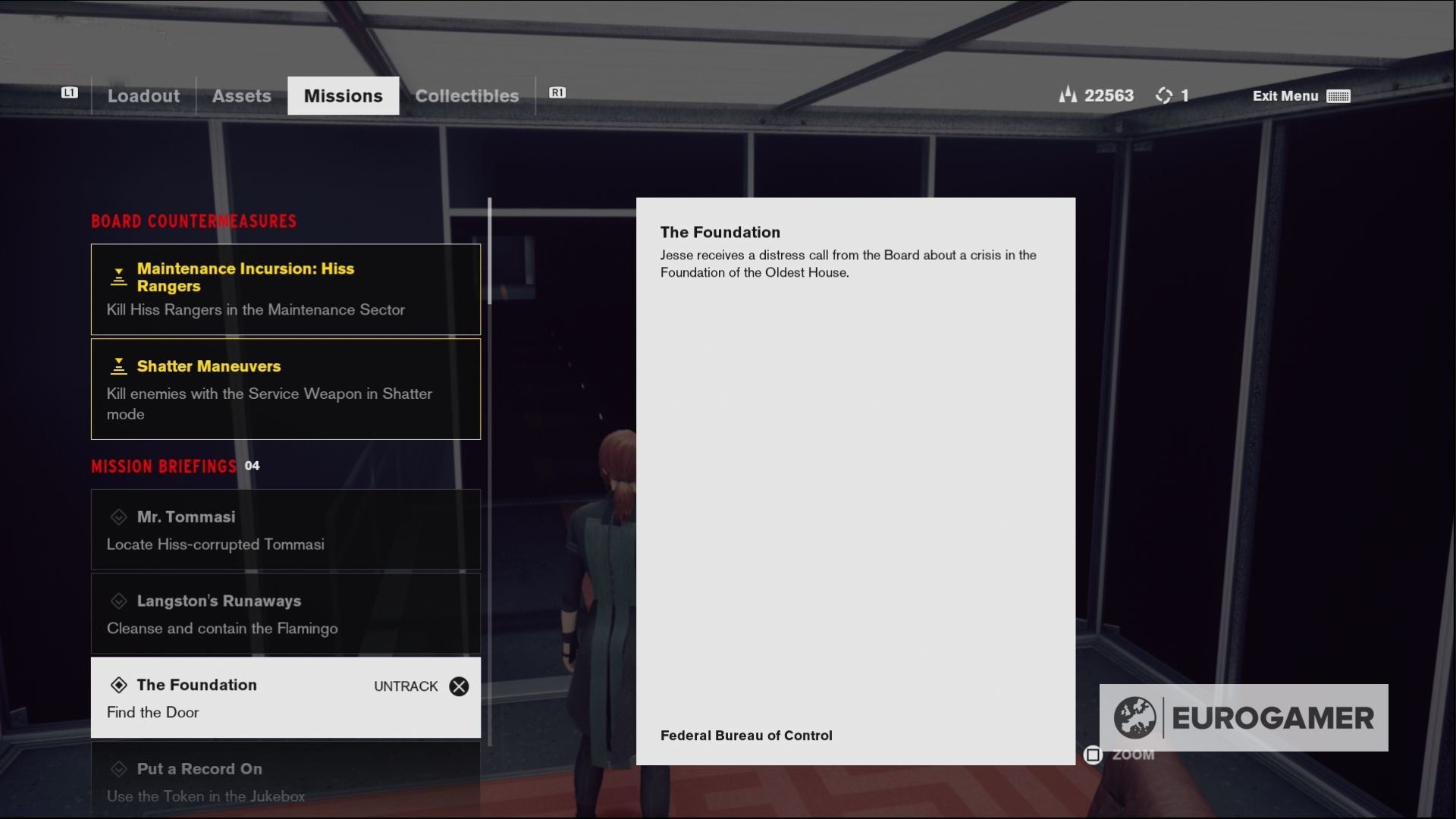Click the L1 shoulder button icon

pyautogui.click(x=70, y=92)
